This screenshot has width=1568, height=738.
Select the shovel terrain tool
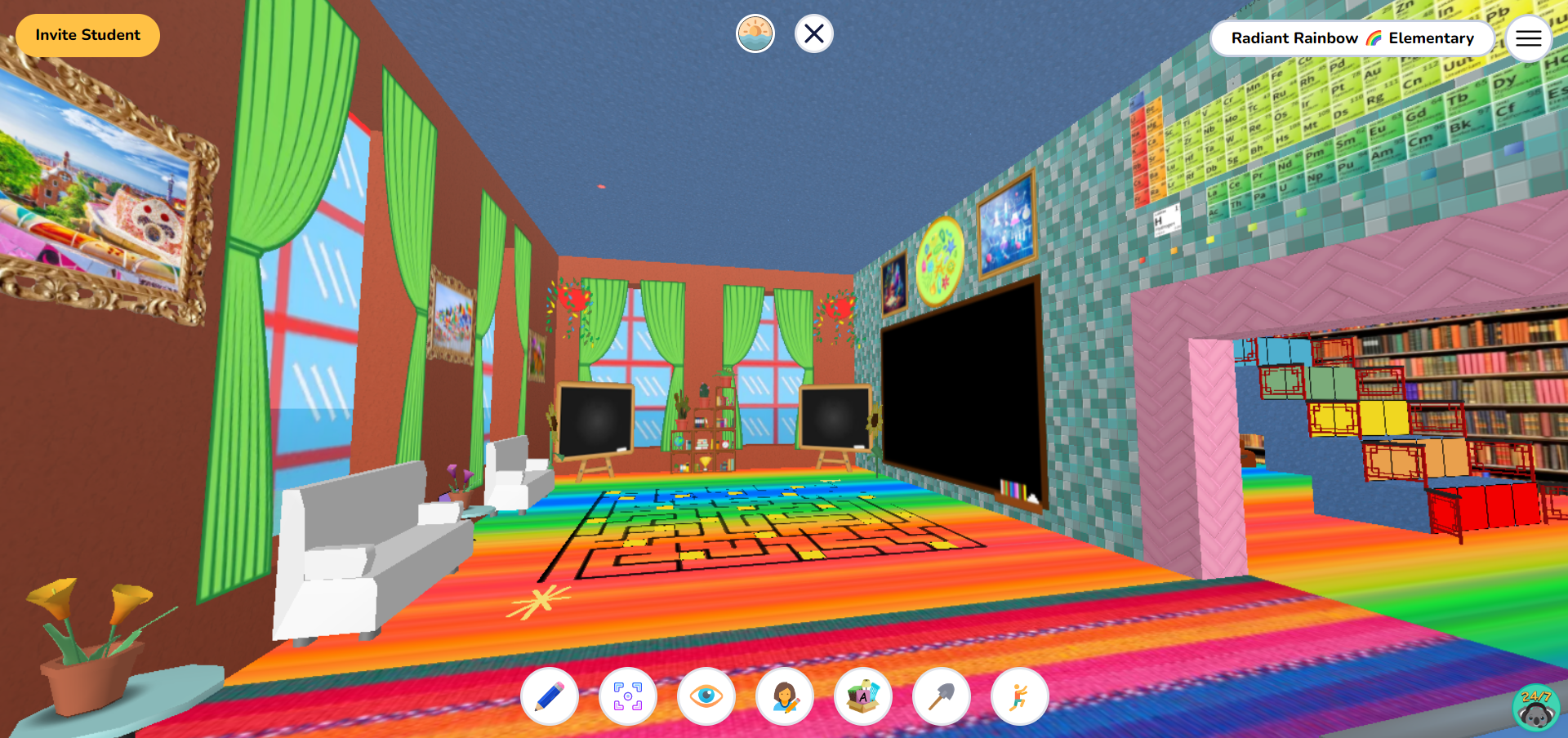pyautogui.click(x=942, y=696)
